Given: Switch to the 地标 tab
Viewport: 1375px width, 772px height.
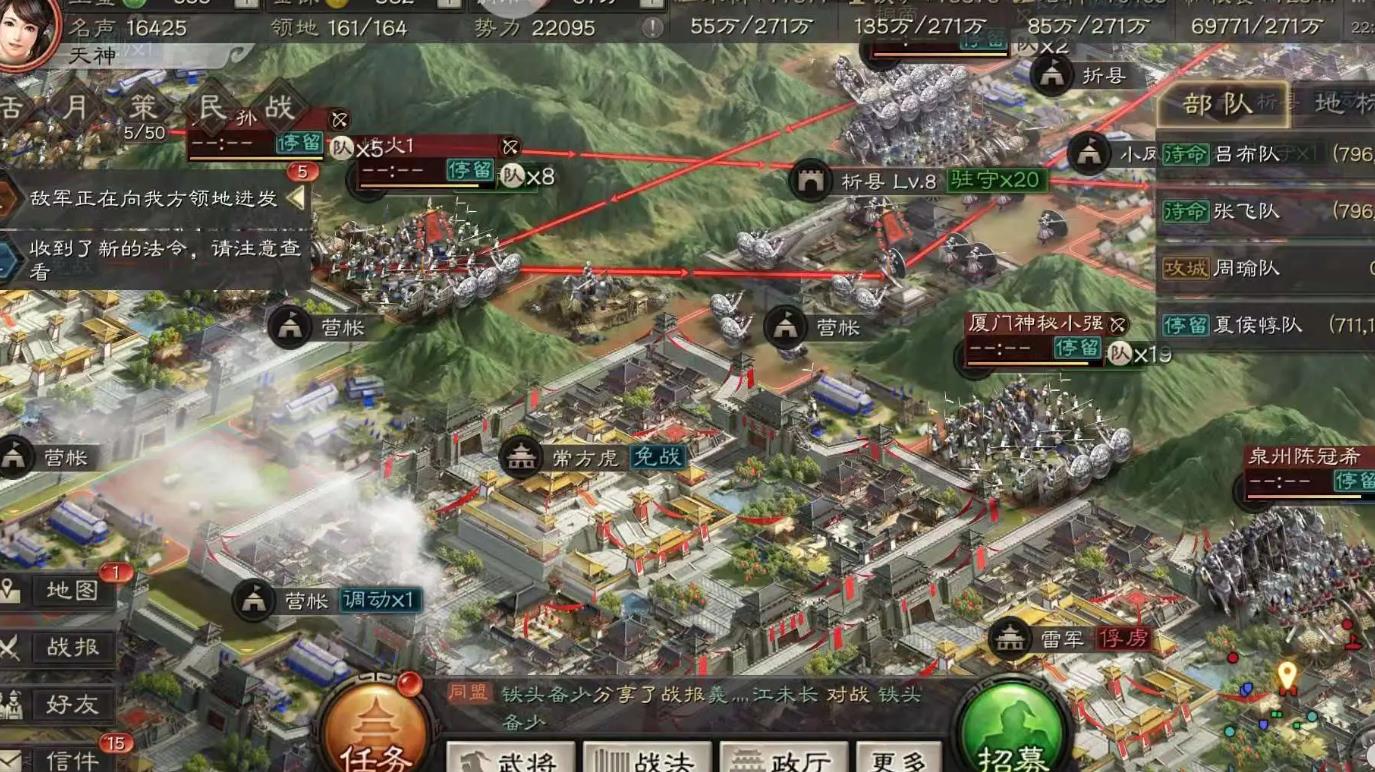Looking at the screenshot, I should (1345, 103).
